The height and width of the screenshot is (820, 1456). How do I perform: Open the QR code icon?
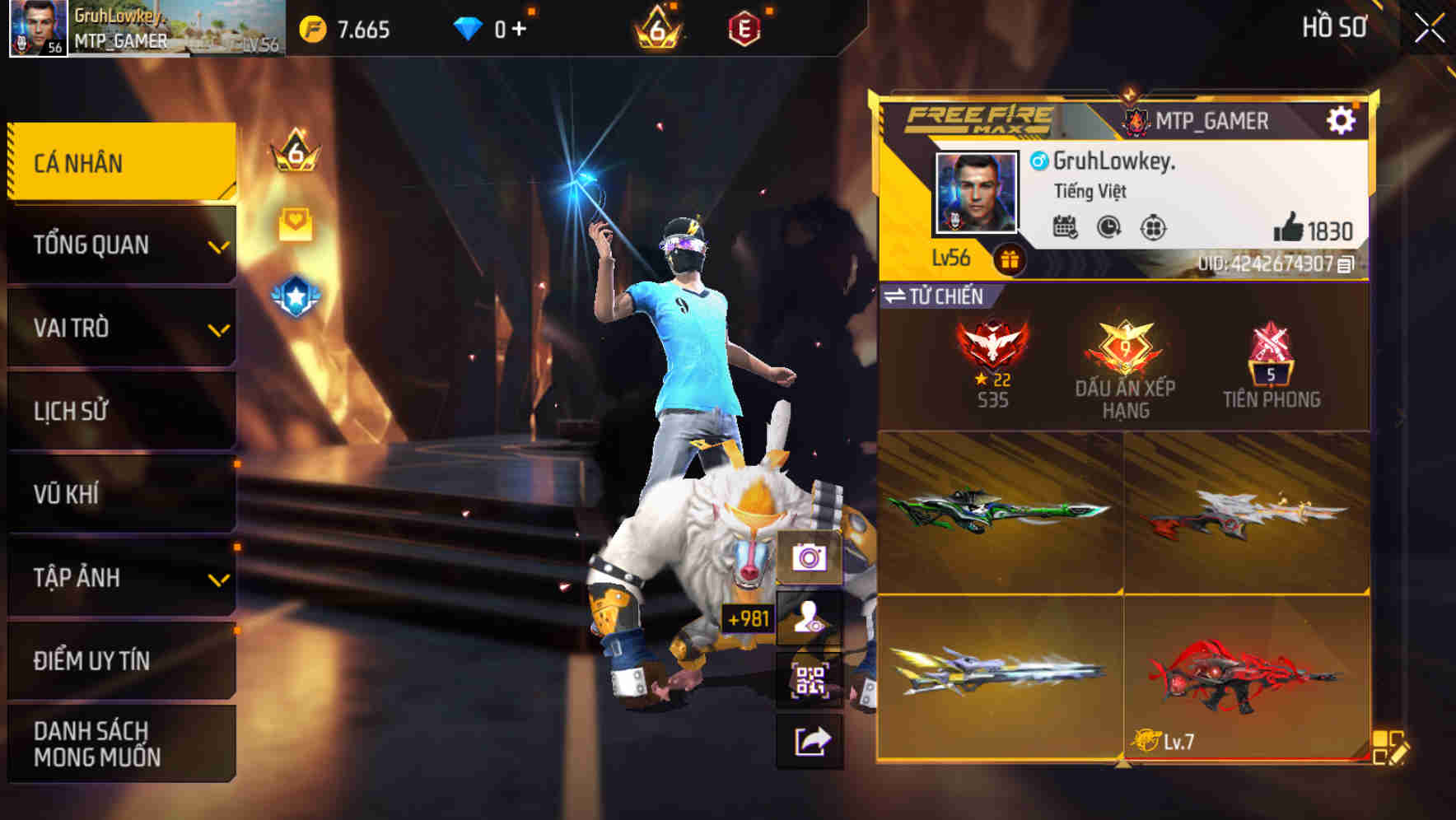click(811, 680)
